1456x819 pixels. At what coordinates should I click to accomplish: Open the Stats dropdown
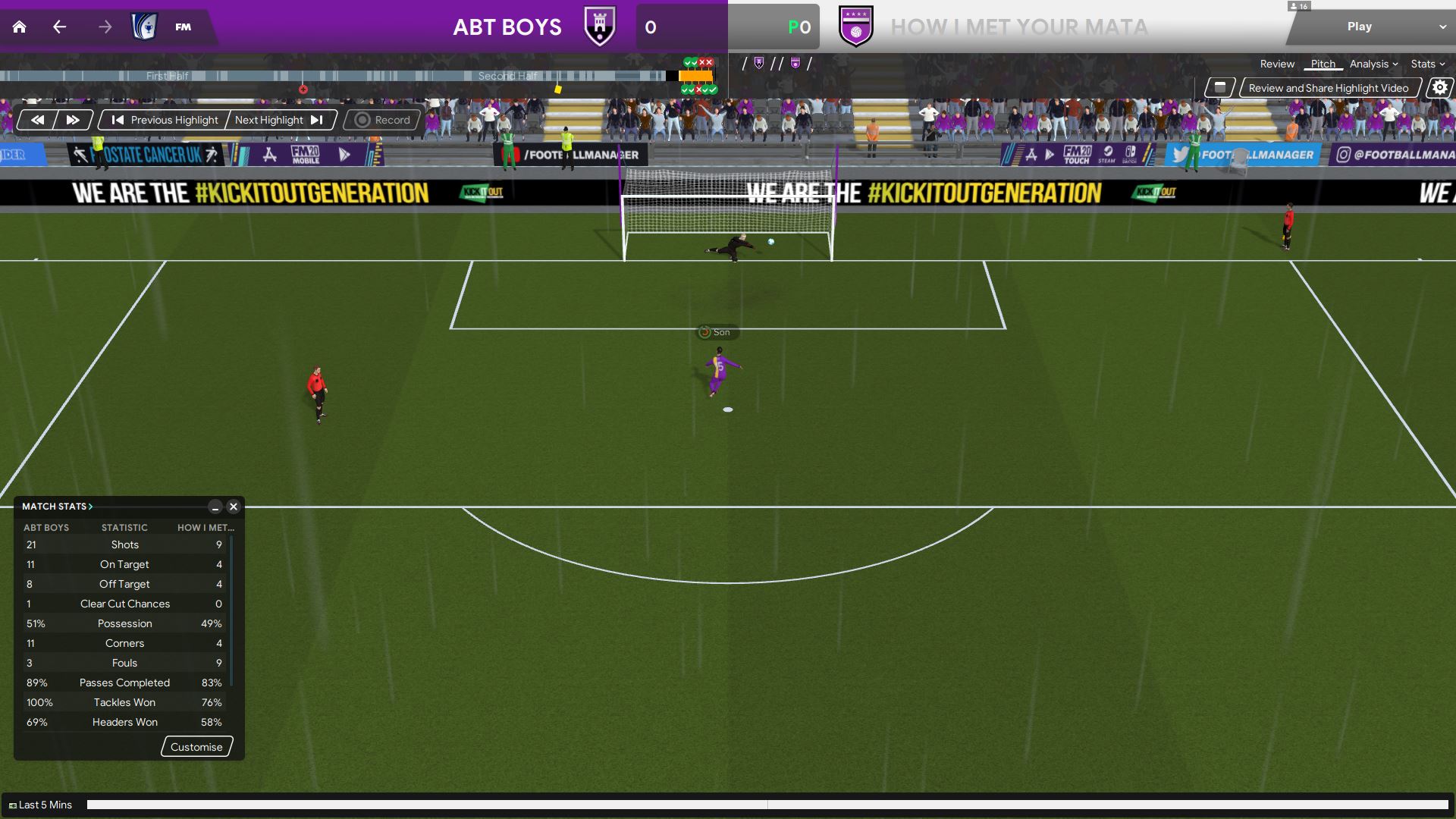pyautogui.click(x=1427, y=64)
